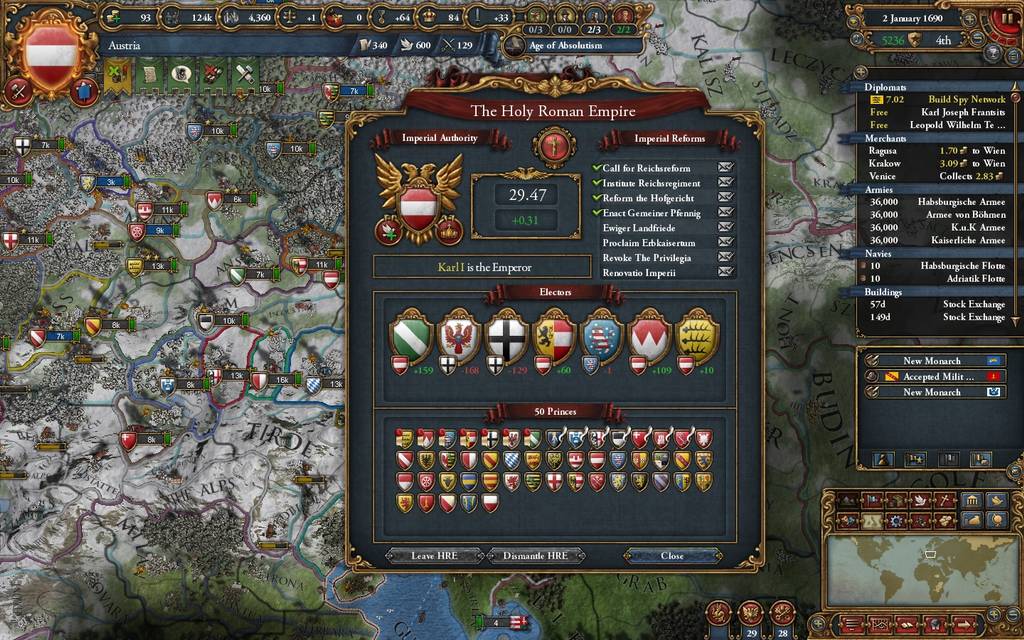Viewport: 1024px width, 640px height.
Task: Select the Dismantle HRE button
Action: tap(534, 555)
